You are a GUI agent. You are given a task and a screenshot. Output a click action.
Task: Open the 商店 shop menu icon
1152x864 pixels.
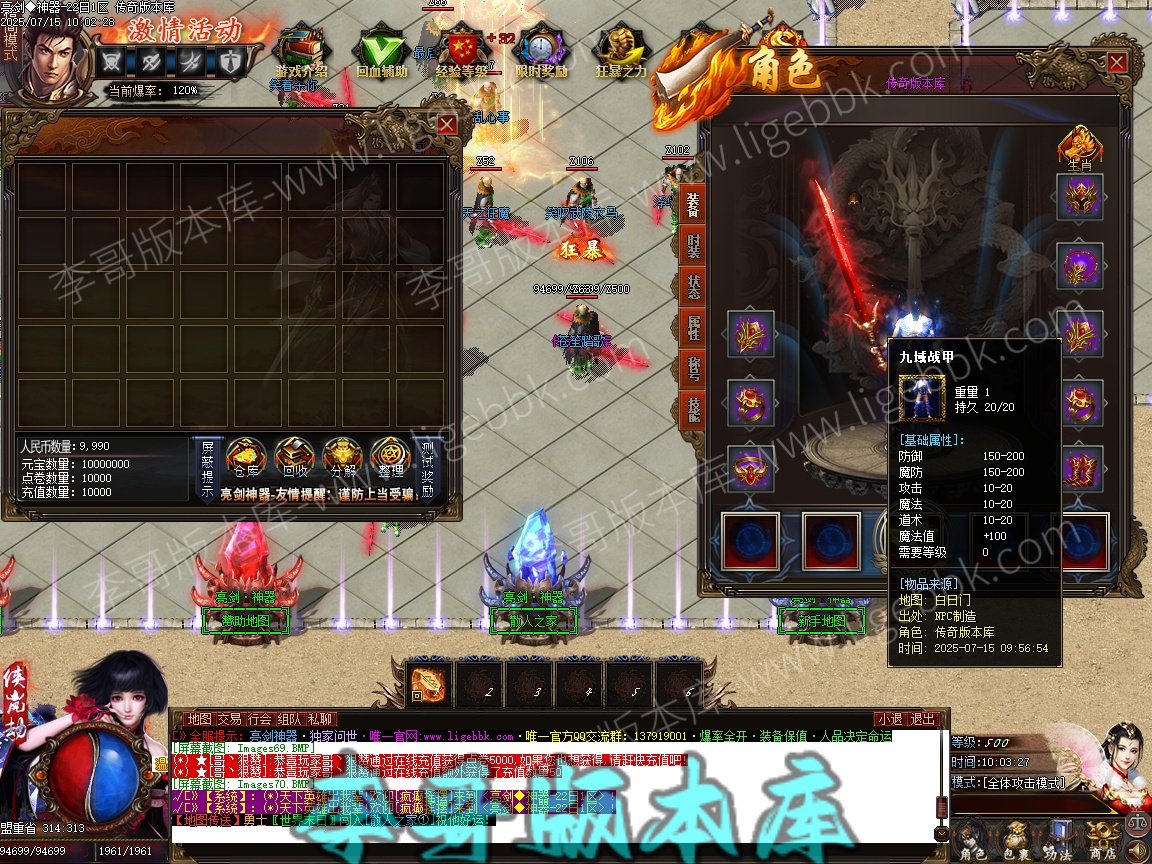pos(1102,842)
